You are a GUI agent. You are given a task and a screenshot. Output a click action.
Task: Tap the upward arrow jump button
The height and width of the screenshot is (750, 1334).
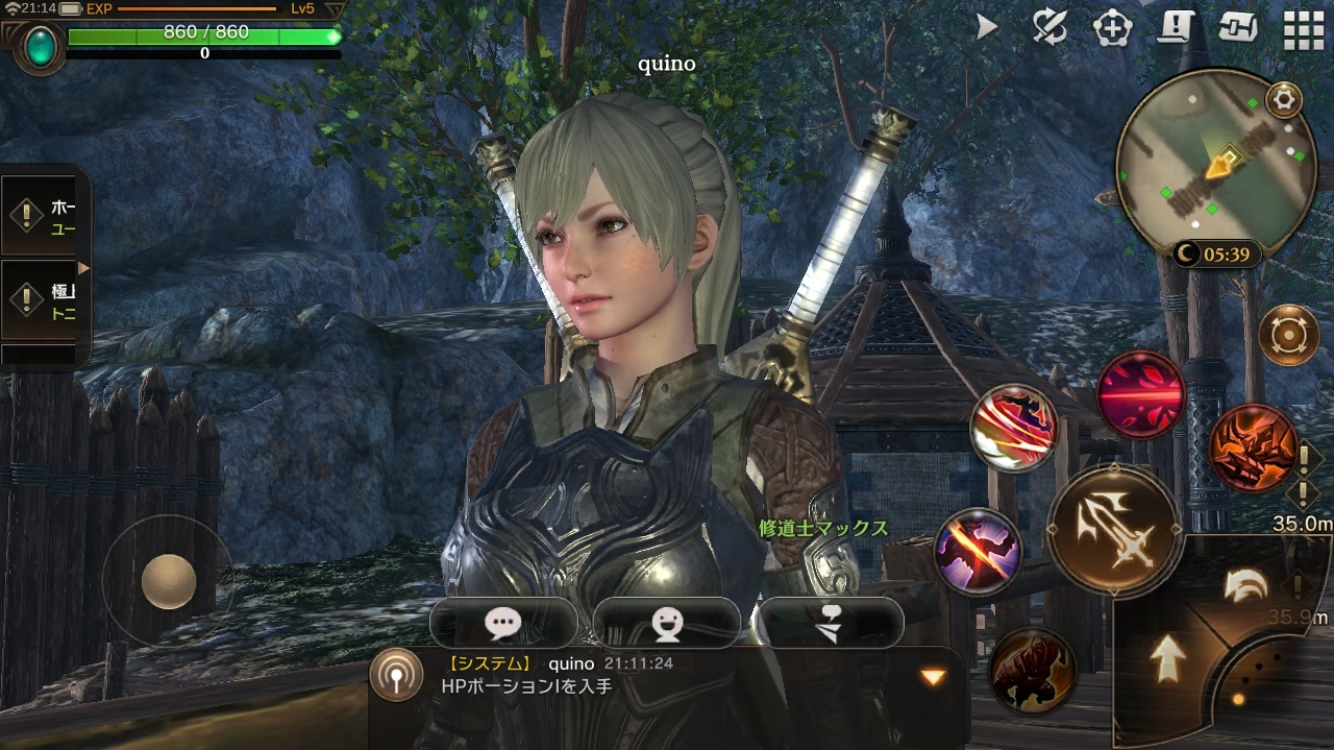click(1166, 660)
